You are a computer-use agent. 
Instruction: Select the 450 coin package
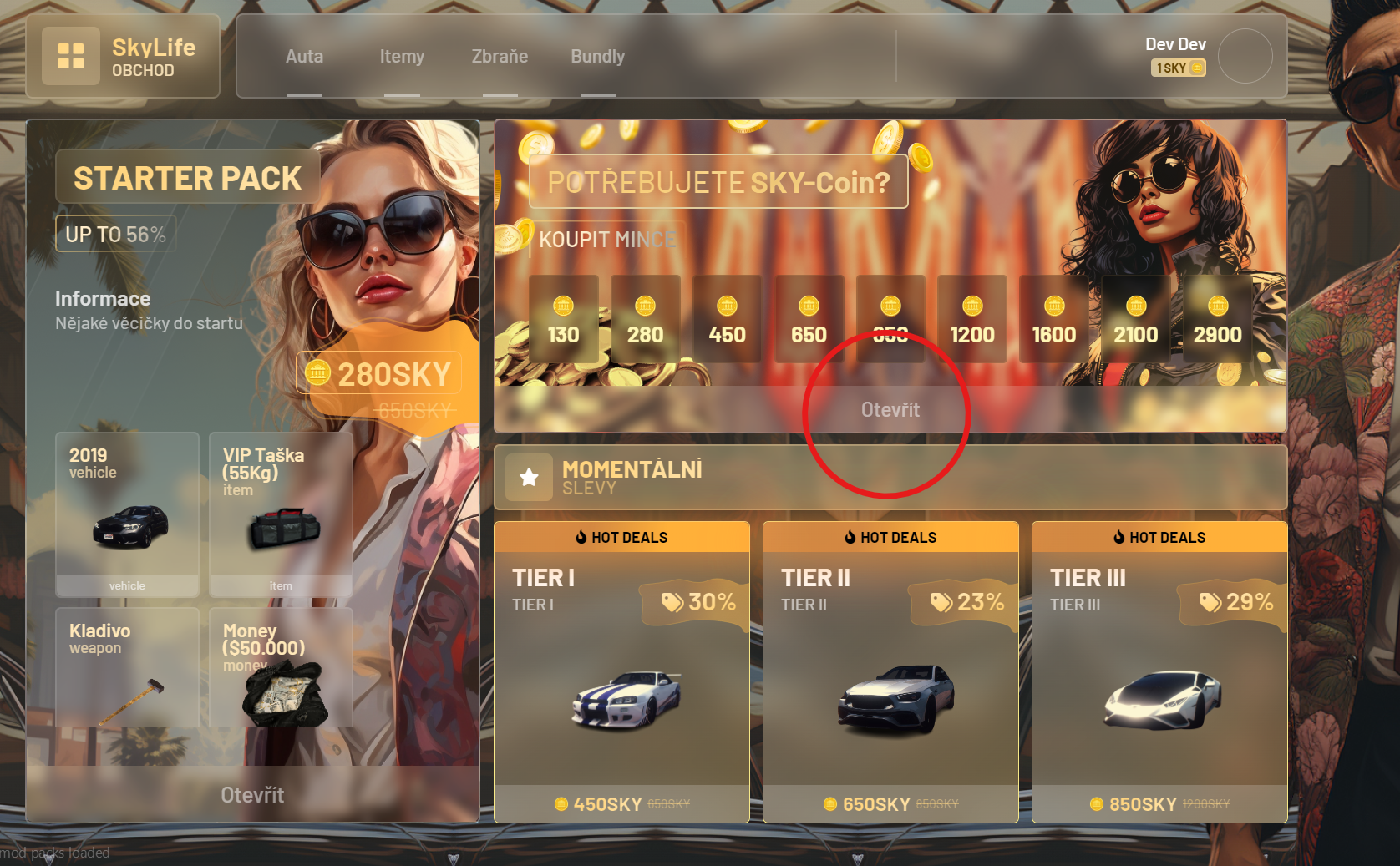pyautogui.click(x=727, y=320)
